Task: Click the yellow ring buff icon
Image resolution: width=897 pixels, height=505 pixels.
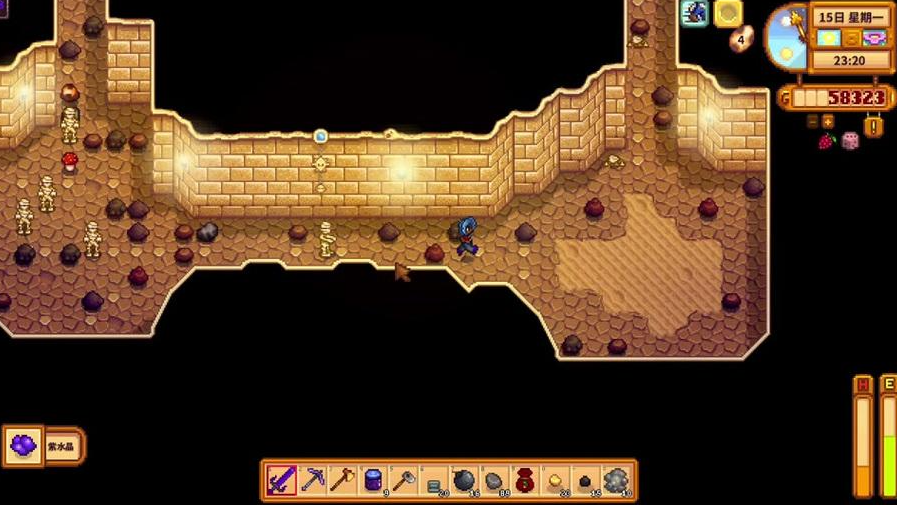Action: click(727, 13)
